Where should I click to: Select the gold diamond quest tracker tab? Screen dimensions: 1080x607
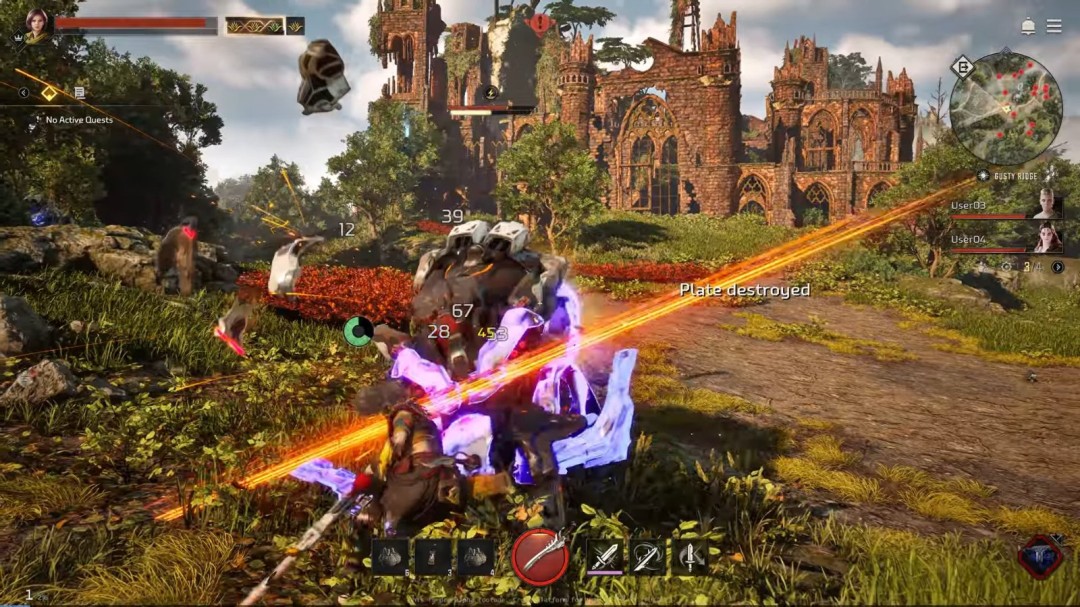click(49, 93)
